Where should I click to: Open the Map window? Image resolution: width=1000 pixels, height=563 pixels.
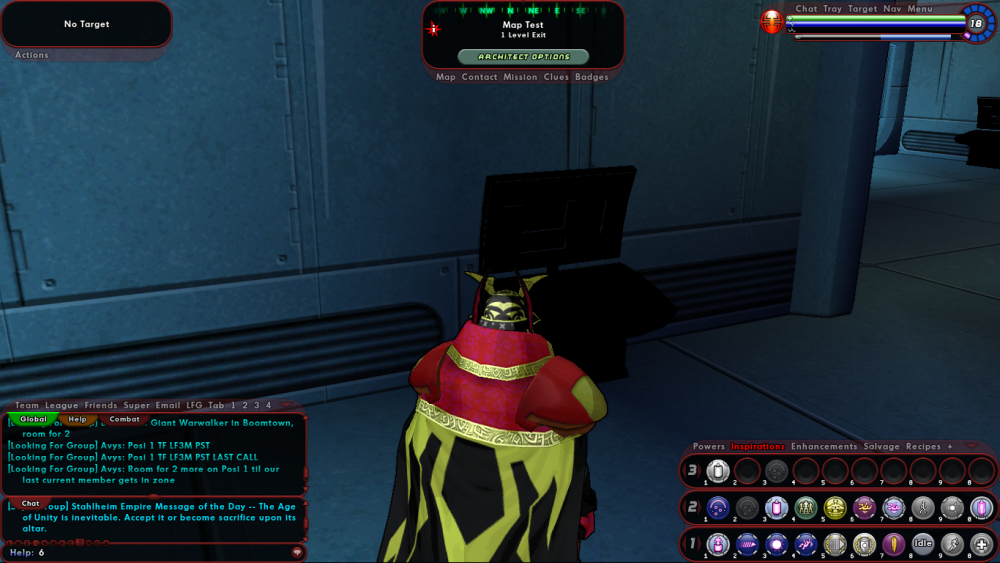pyautogui.click(x=446, y=77)
